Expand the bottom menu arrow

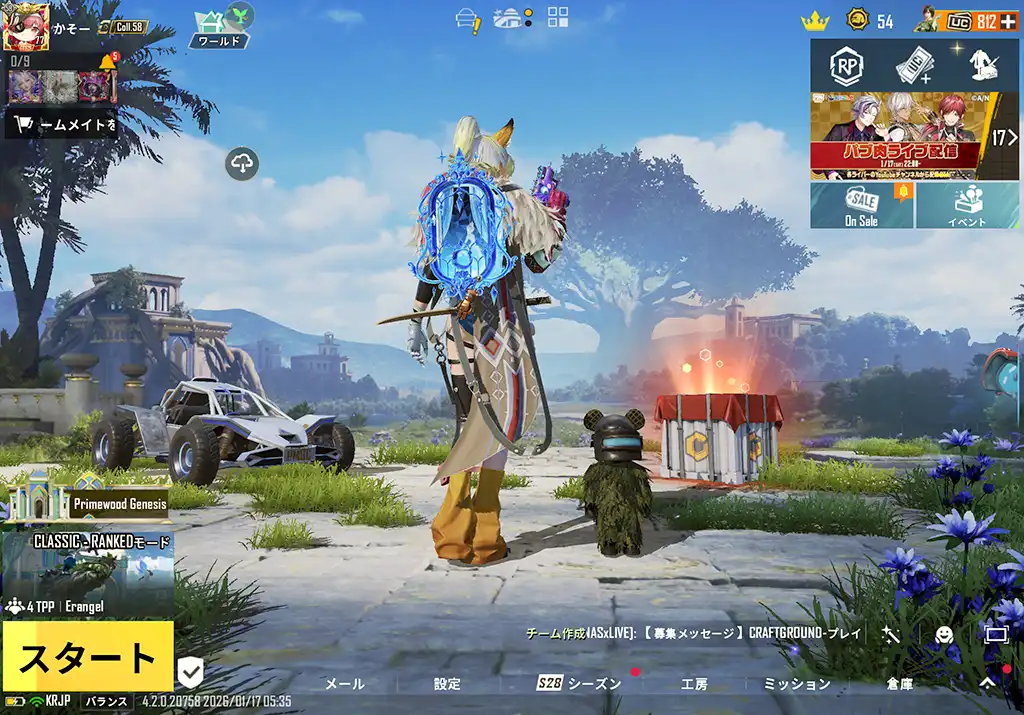[x=987, y=682]
